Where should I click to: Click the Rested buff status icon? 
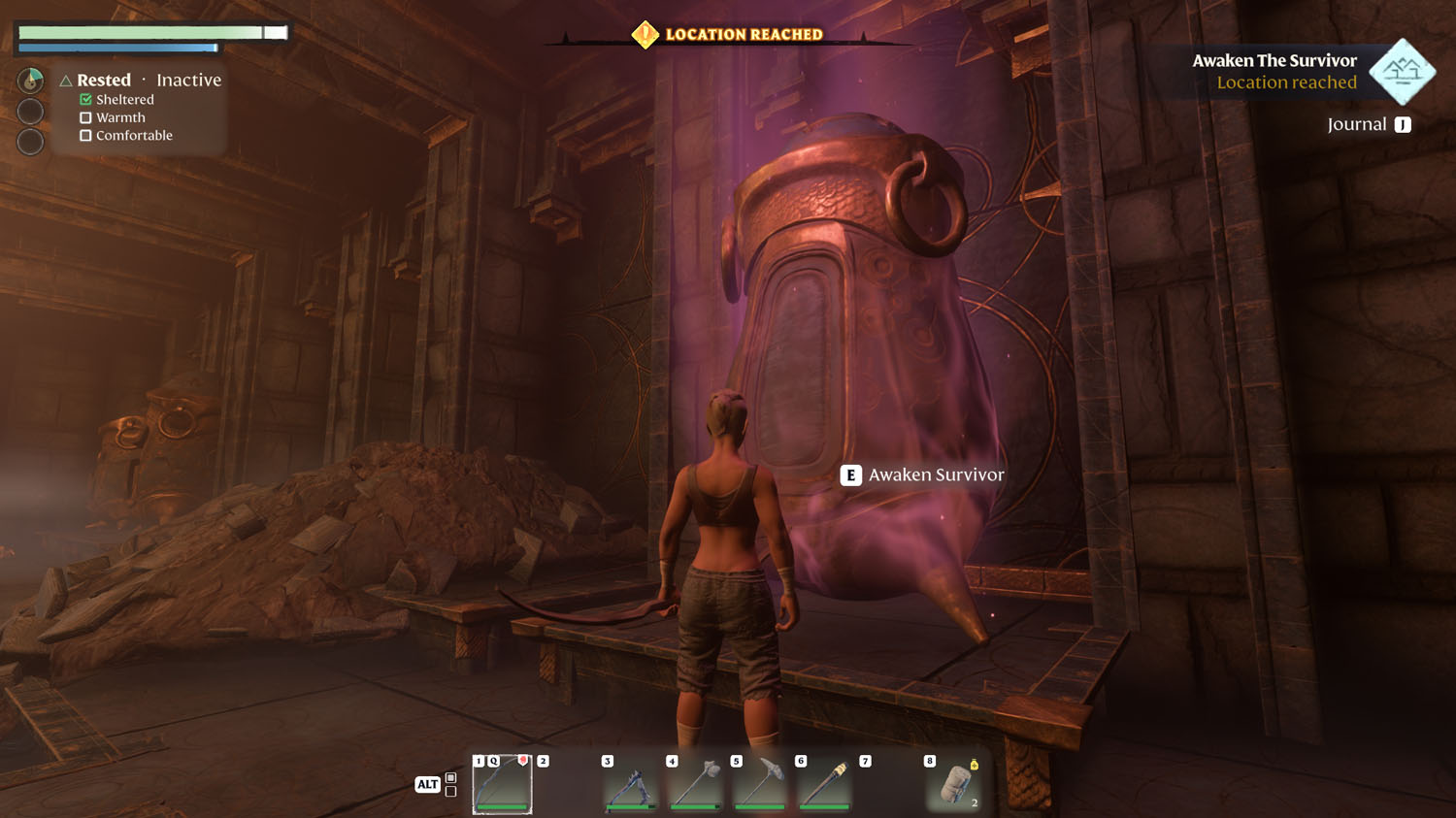pyautogui.click(x=31, y=80)
